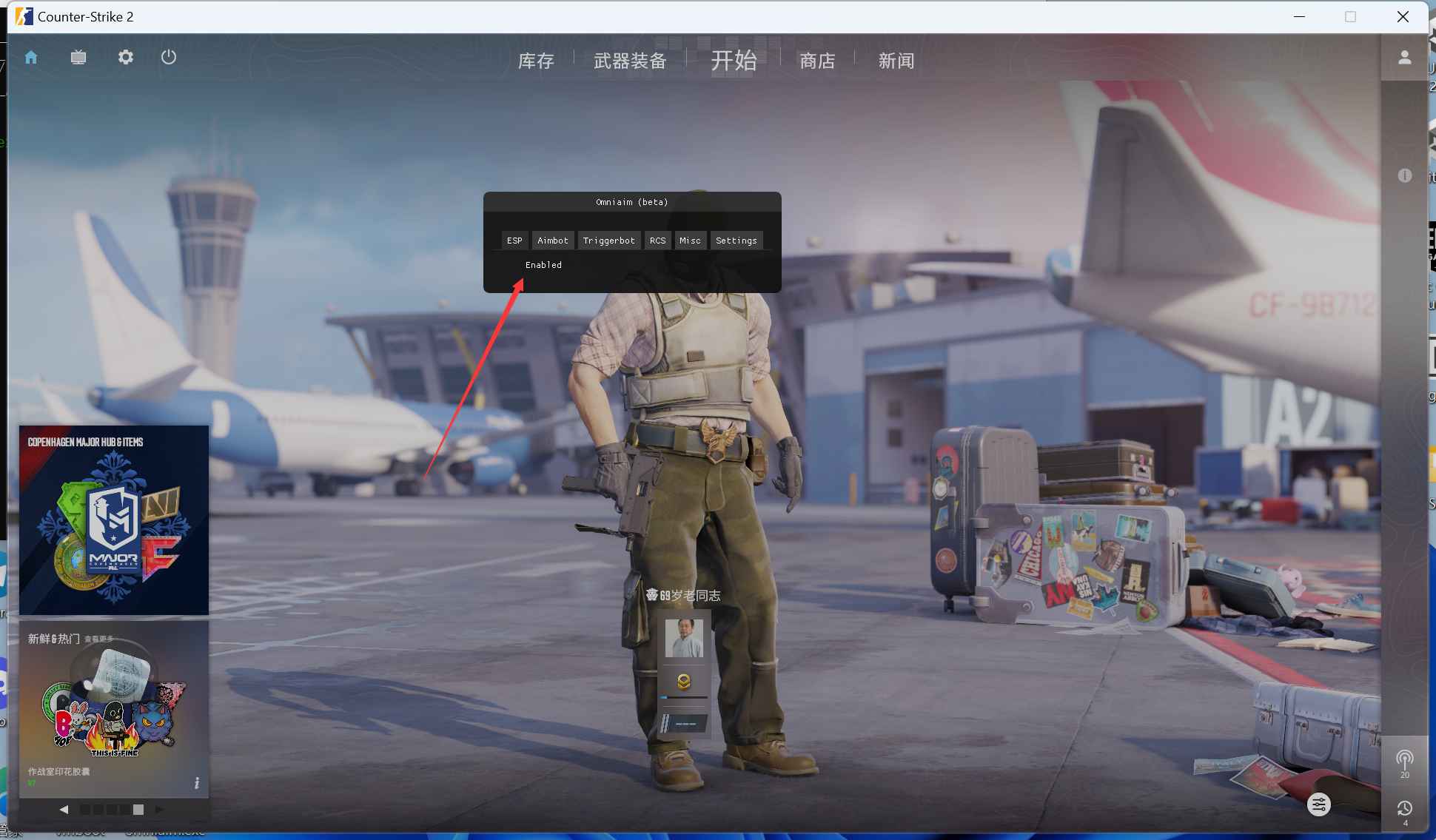Click the ping indicator showing 20
Screen dimensions: 1436x840
[x=1406, y=762]
